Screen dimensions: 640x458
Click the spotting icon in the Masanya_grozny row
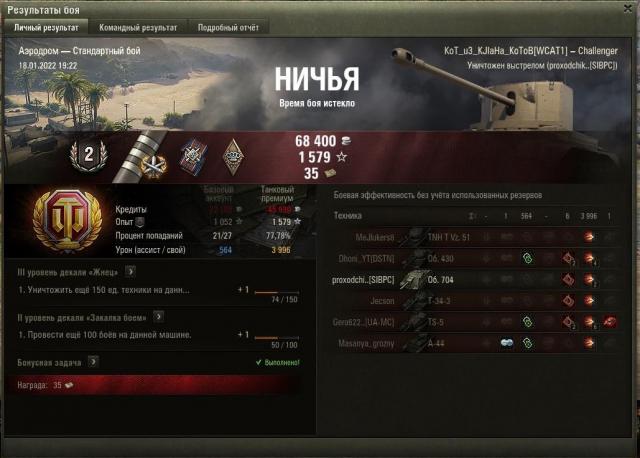pos(507,344)
